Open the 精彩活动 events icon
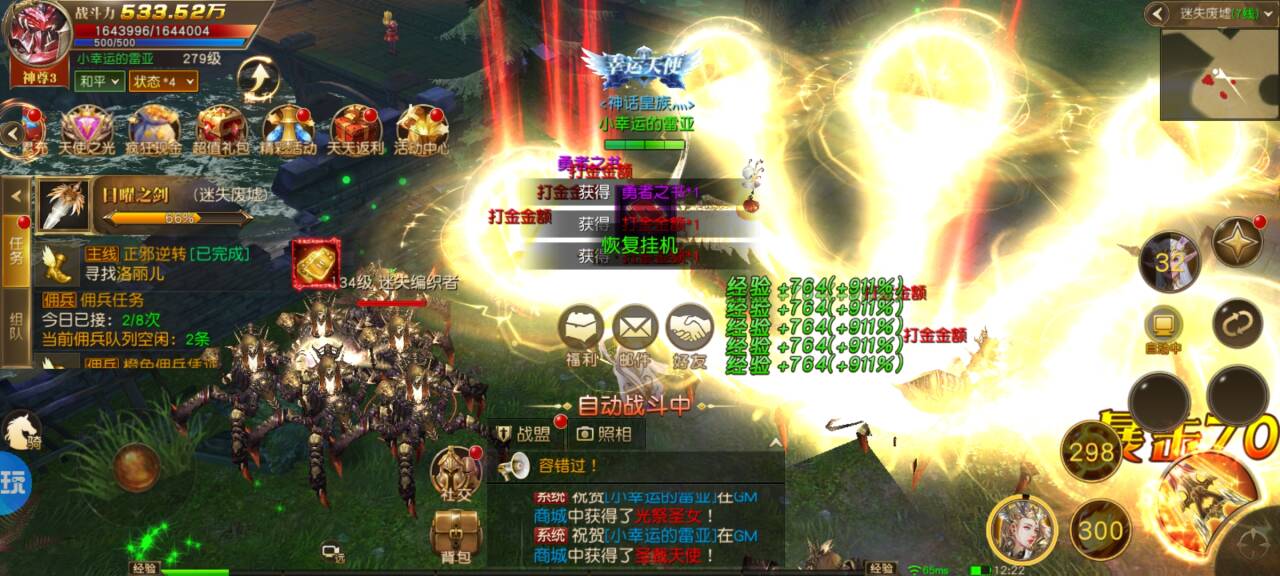Image resolution: width=1280 pixels, height=576 pixels. 288,128
